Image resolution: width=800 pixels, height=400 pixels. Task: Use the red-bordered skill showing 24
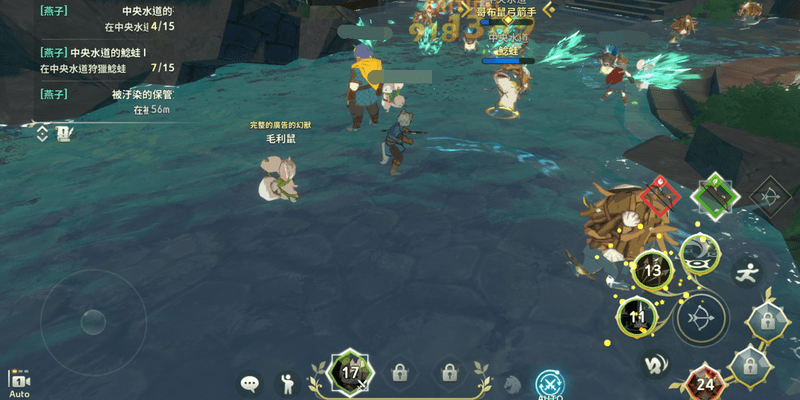click(706, 383)
